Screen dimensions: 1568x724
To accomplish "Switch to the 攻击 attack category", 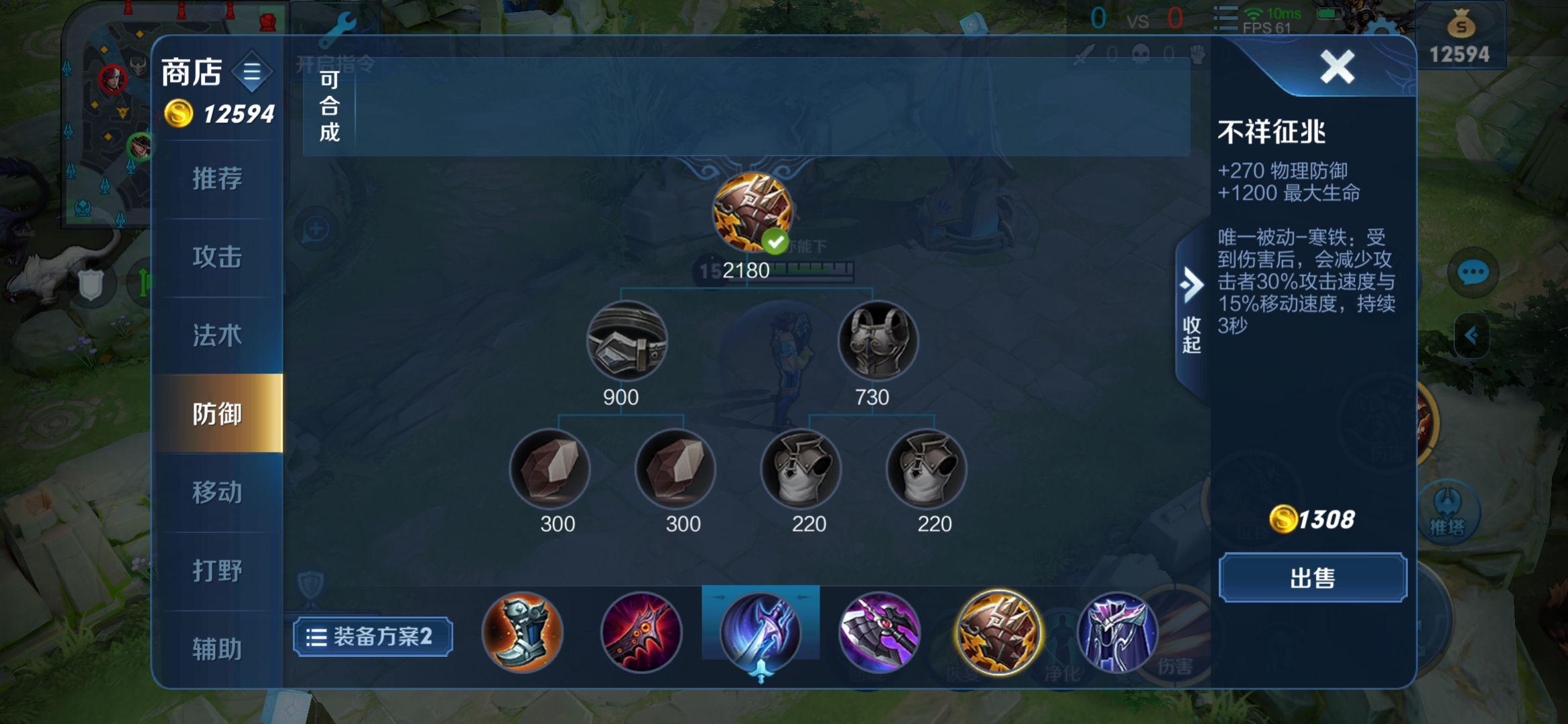I will point(217,257).
